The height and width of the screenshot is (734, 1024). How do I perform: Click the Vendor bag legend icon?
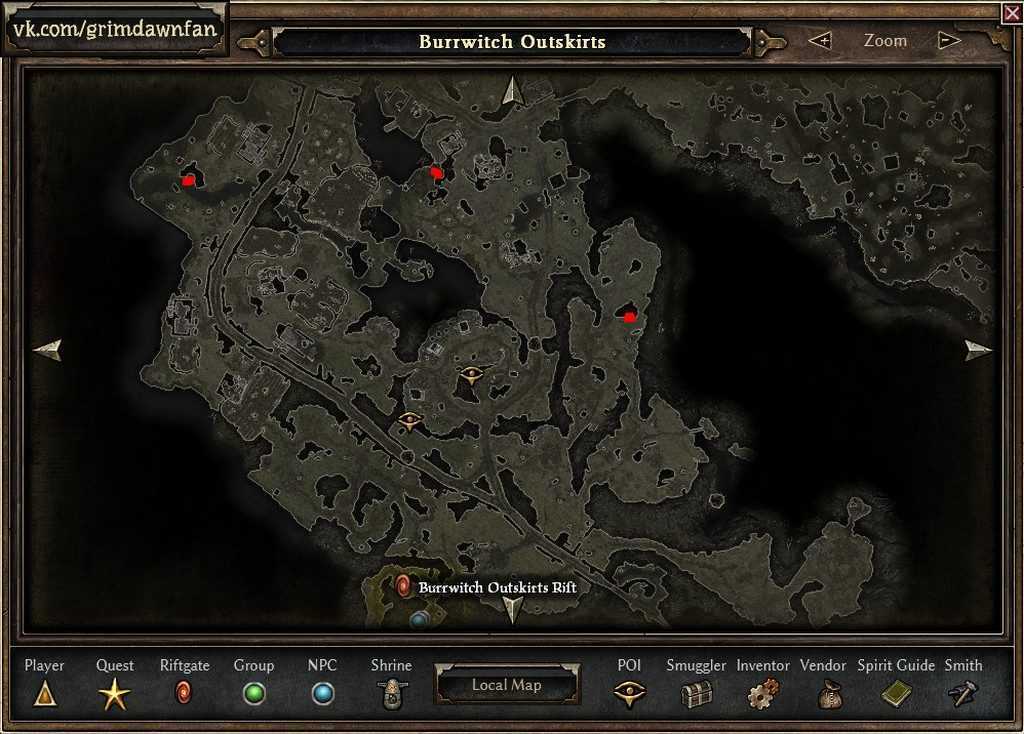830,693
